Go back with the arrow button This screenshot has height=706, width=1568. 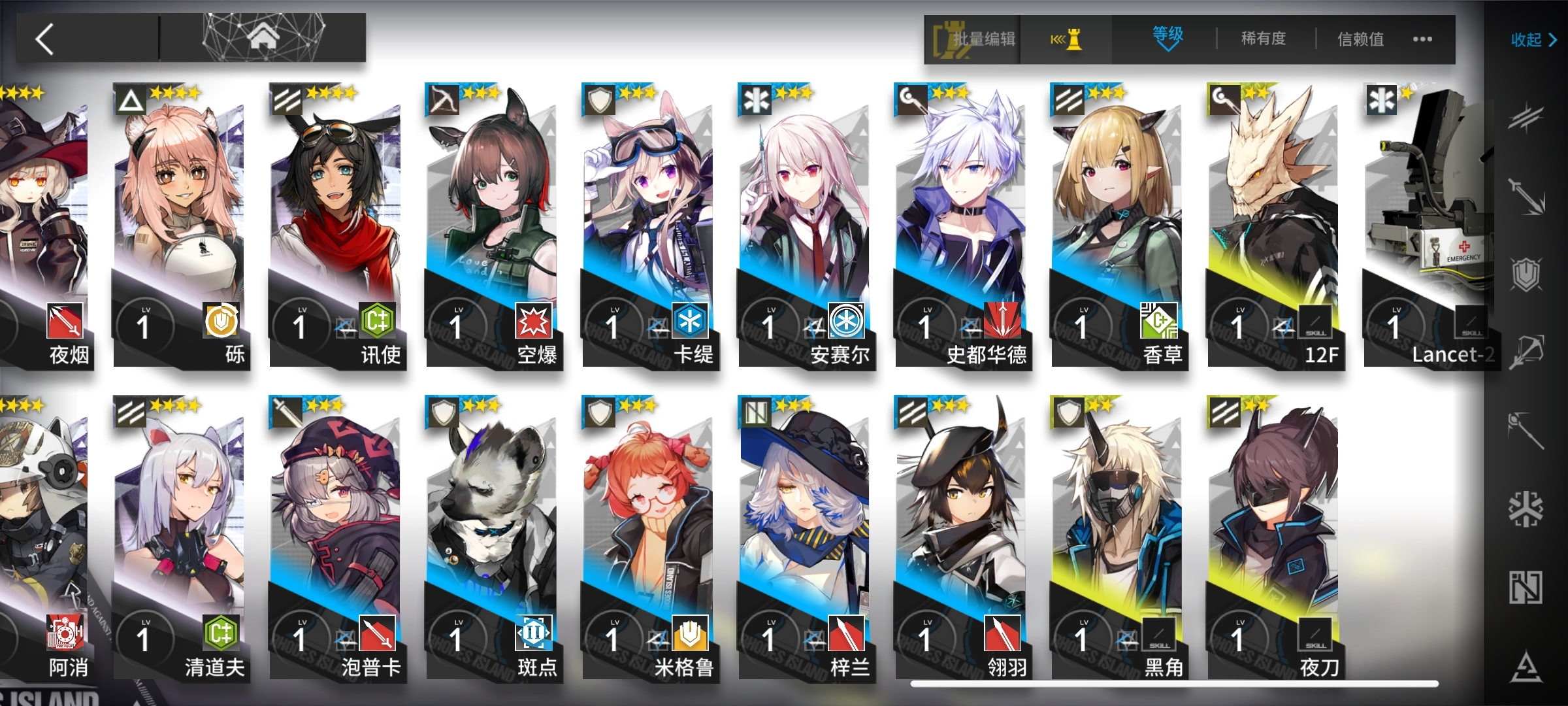click(x=46, y=39)
